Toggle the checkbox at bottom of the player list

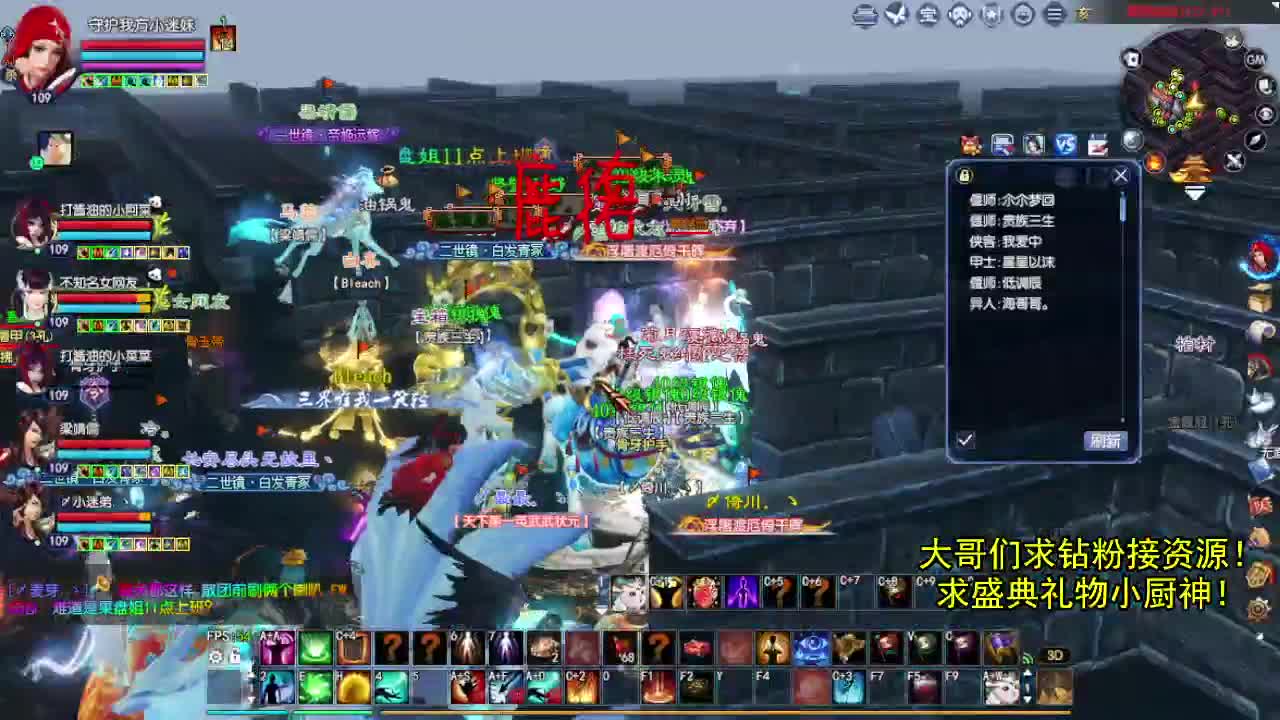[965, 437]
